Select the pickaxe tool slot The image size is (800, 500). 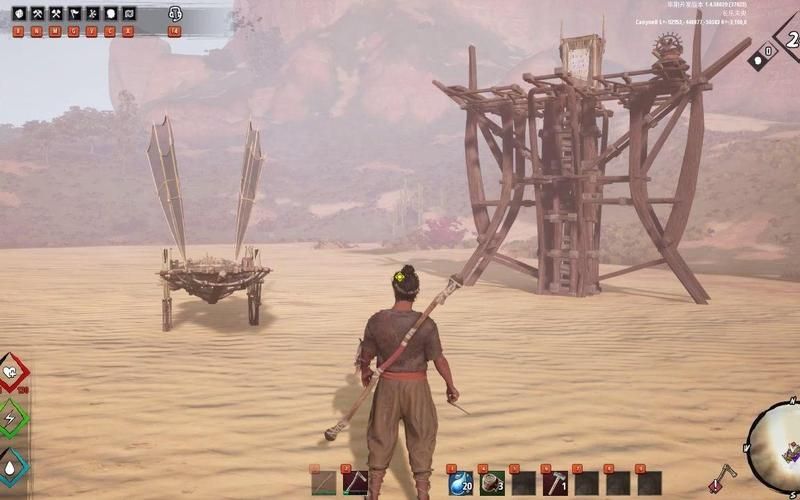(x=355, y=483)
